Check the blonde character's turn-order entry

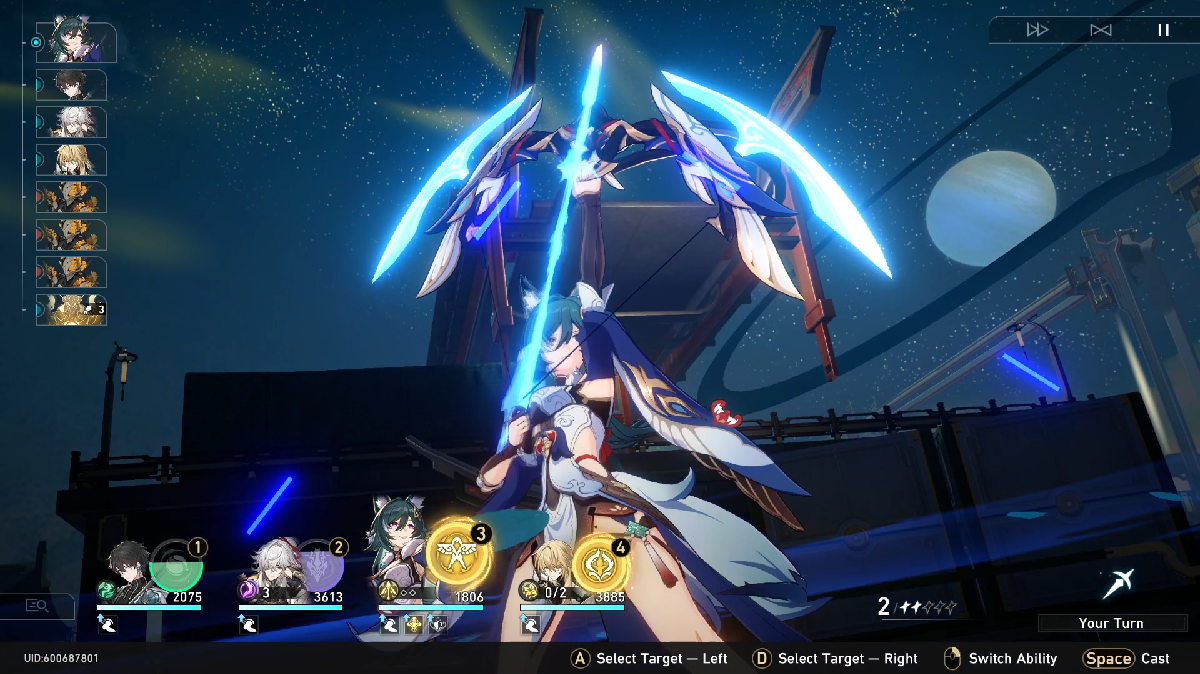tap(71, 160)
